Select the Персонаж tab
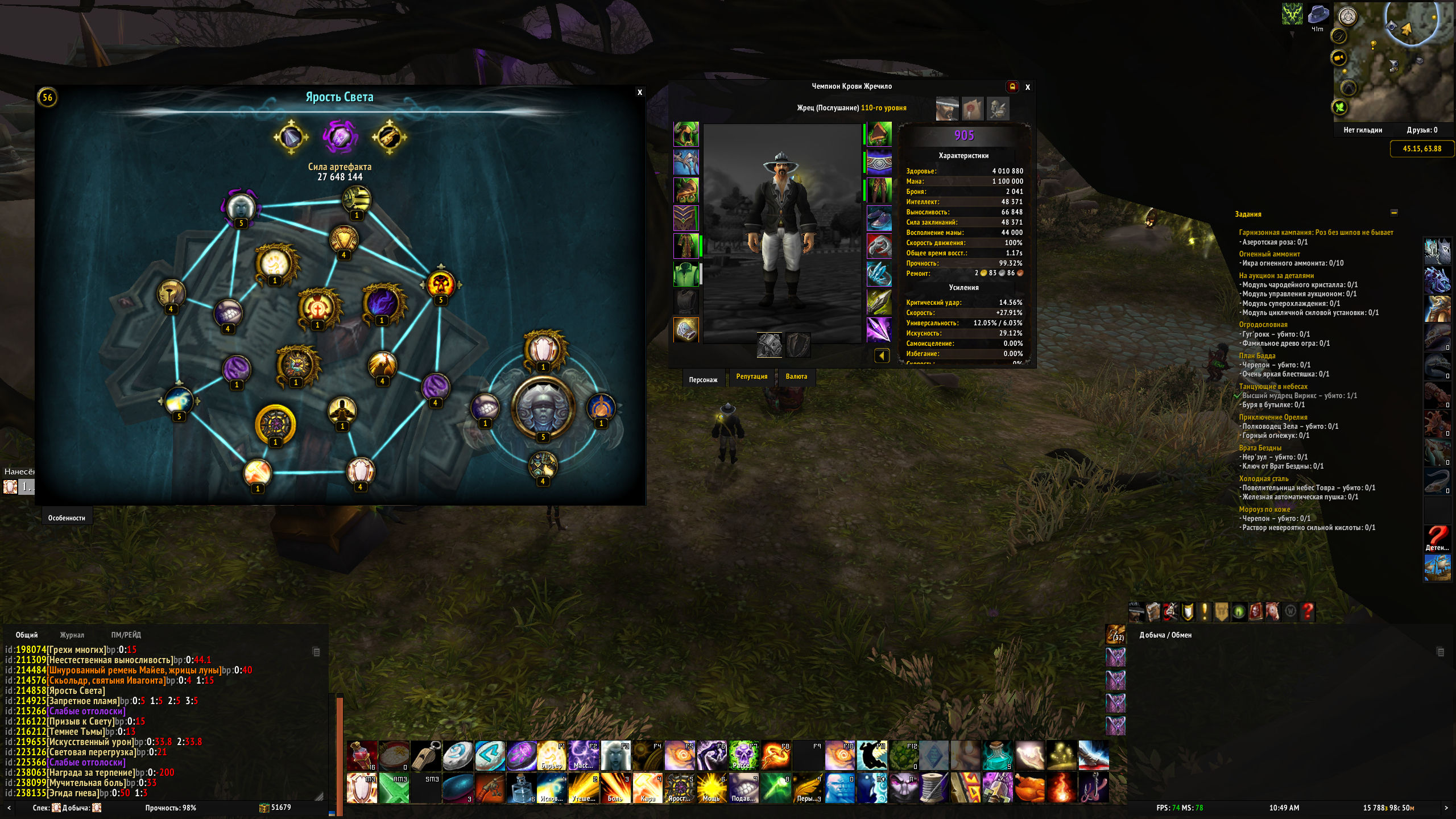The image size is (1456, 819). tap(703, 379)
